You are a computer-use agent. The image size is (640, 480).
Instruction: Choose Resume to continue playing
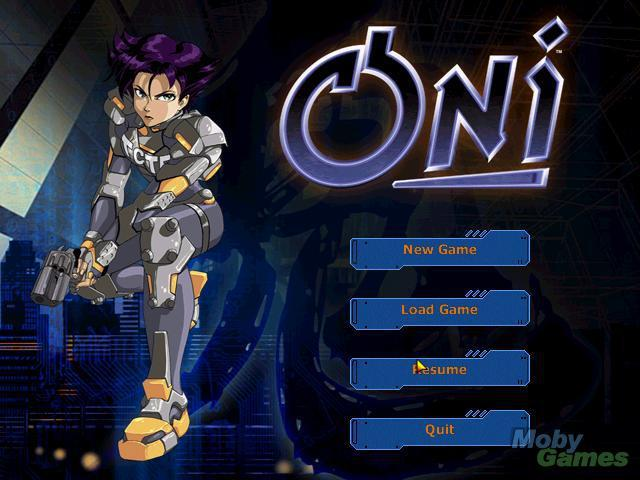[440, 370]
